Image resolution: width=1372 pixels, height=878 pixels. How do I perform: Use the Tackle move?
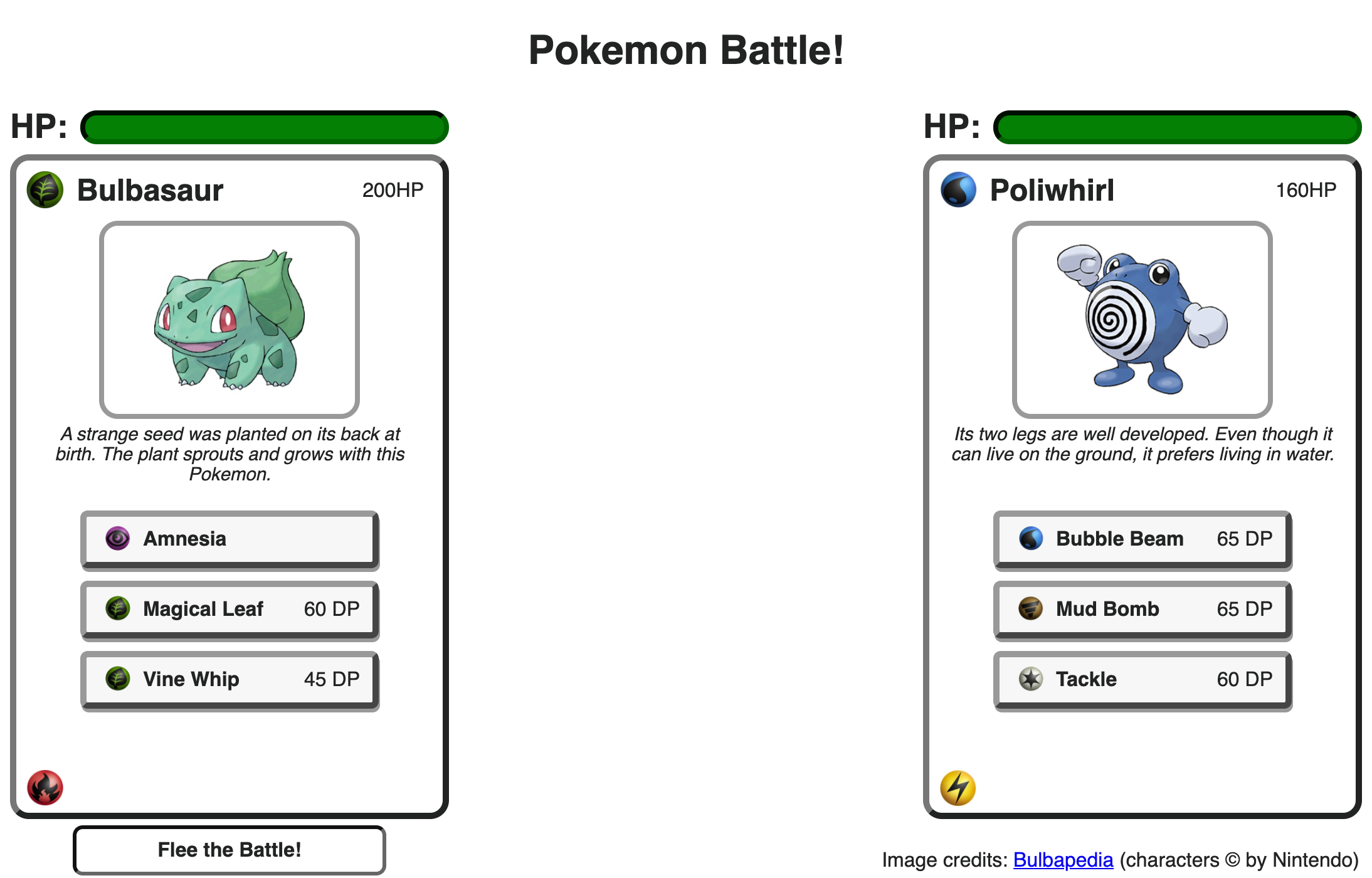[x=1141, y=679]
